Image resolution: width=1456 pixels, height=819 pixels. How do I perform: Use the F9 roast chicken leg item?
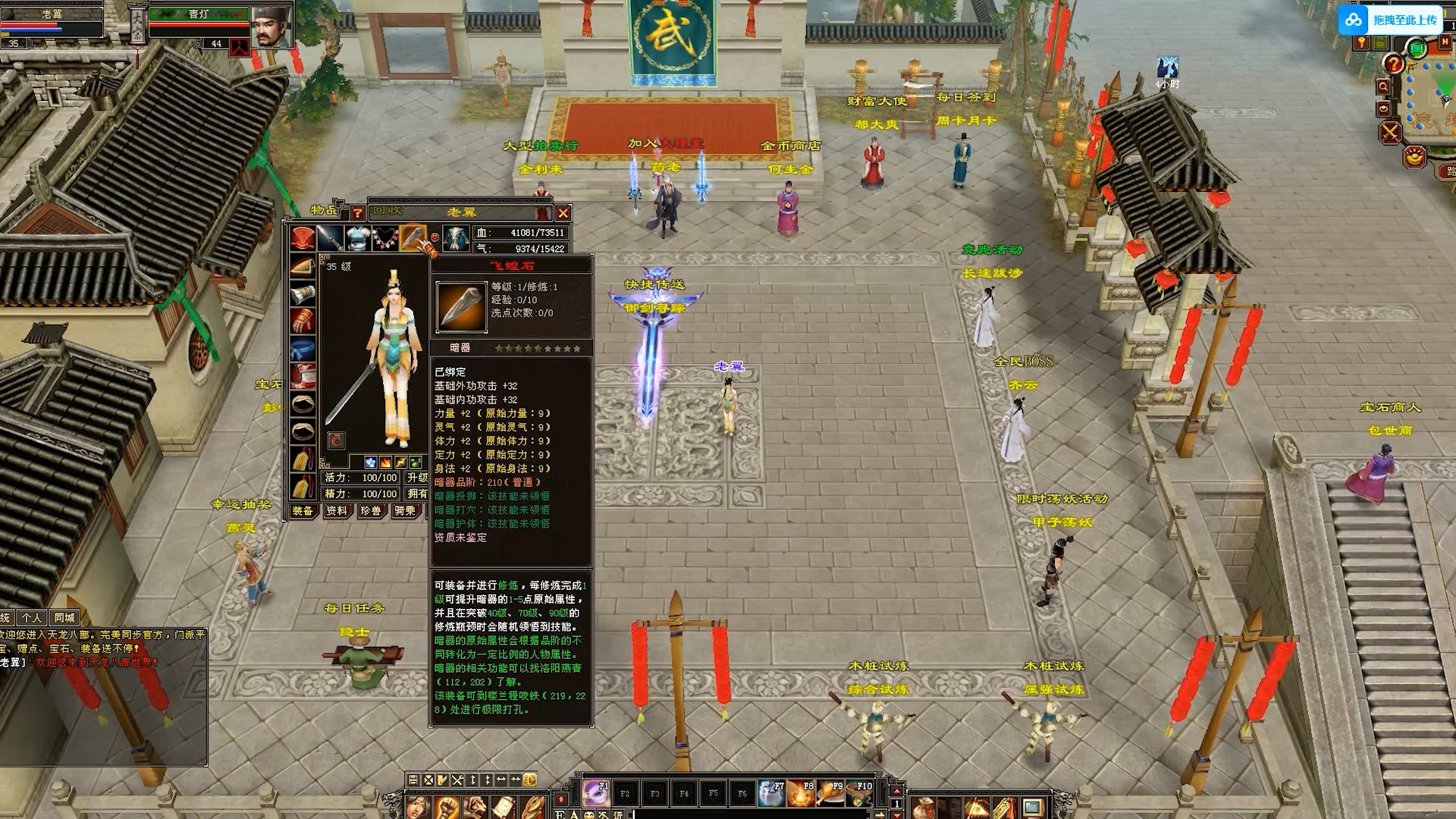[830, 793]
